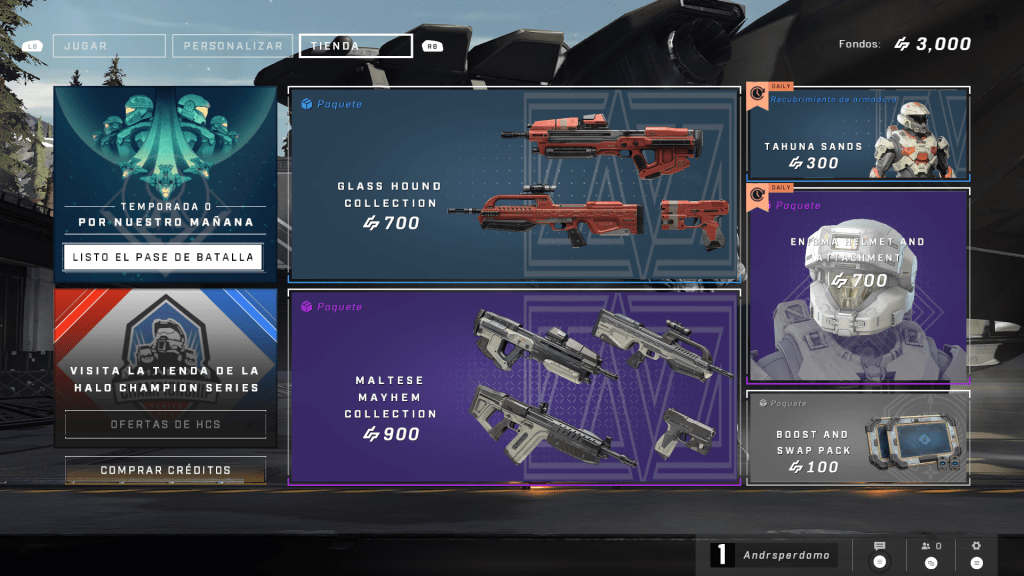The image size is (1024, 576).
Task: View the Enigma Helmet and Attachment offer
Action: coord(858,285)
